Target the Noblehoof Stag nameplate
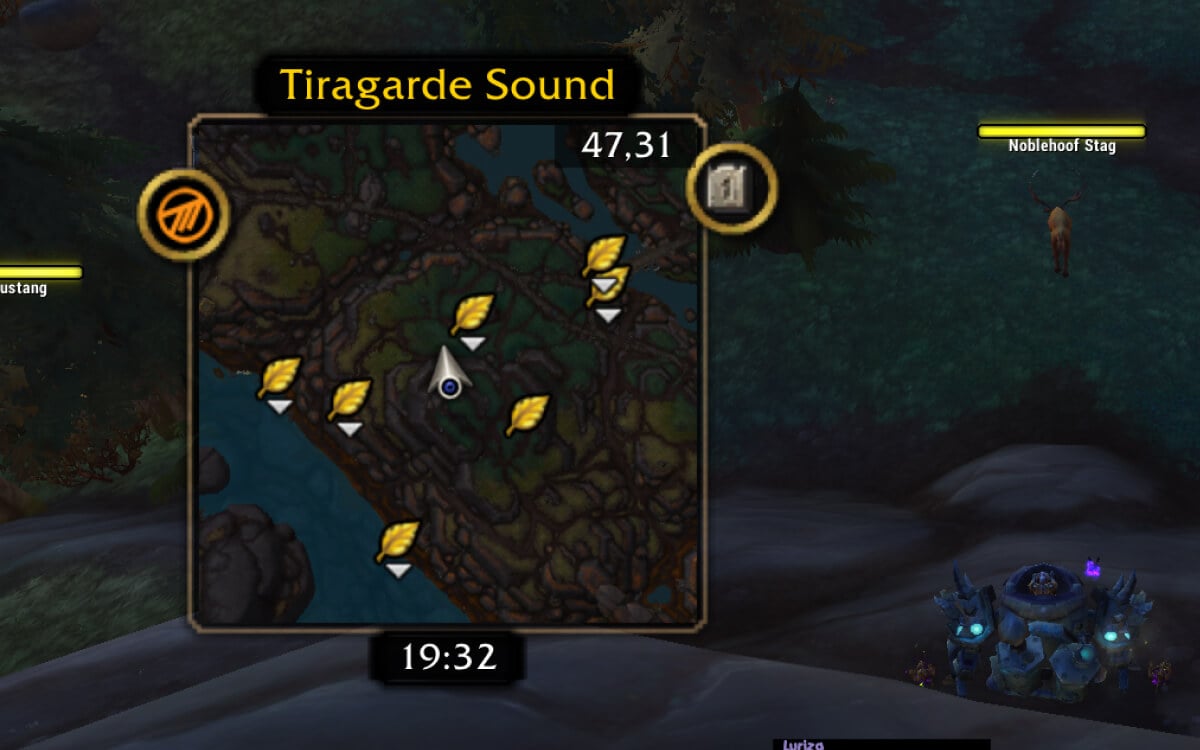The height and width of the screenshot is (750, 1200). (x=1061, y=137)
